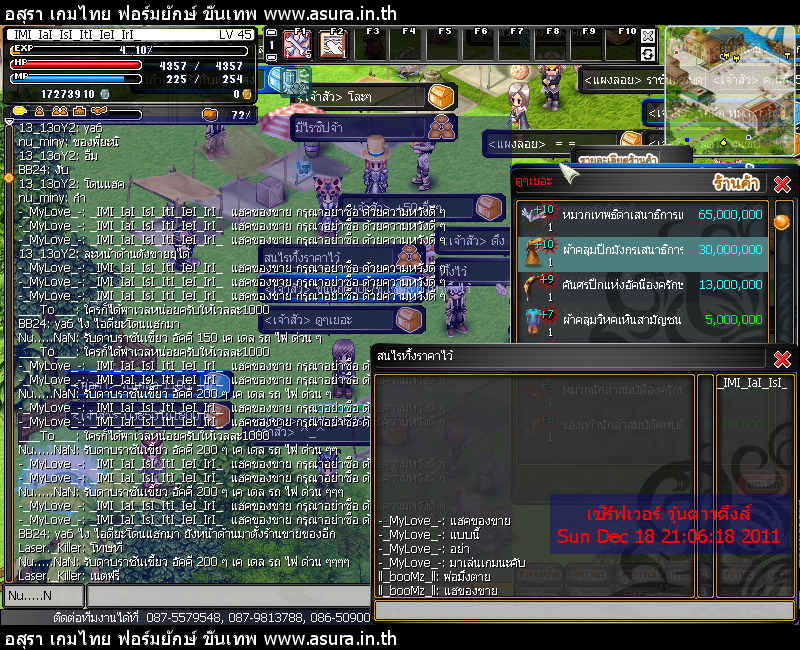Screen dimensions: 800x650
Task: Activate the F1 crossed tools skill slot
Action: tap(296, 47)
